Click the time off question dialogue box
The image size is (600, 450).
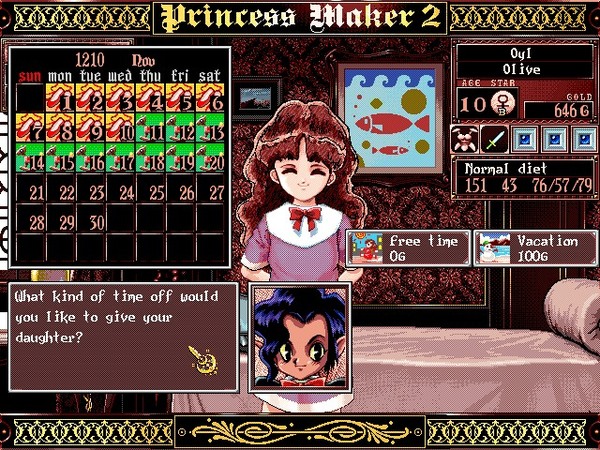pyautogui.click(x=123, y=337)
